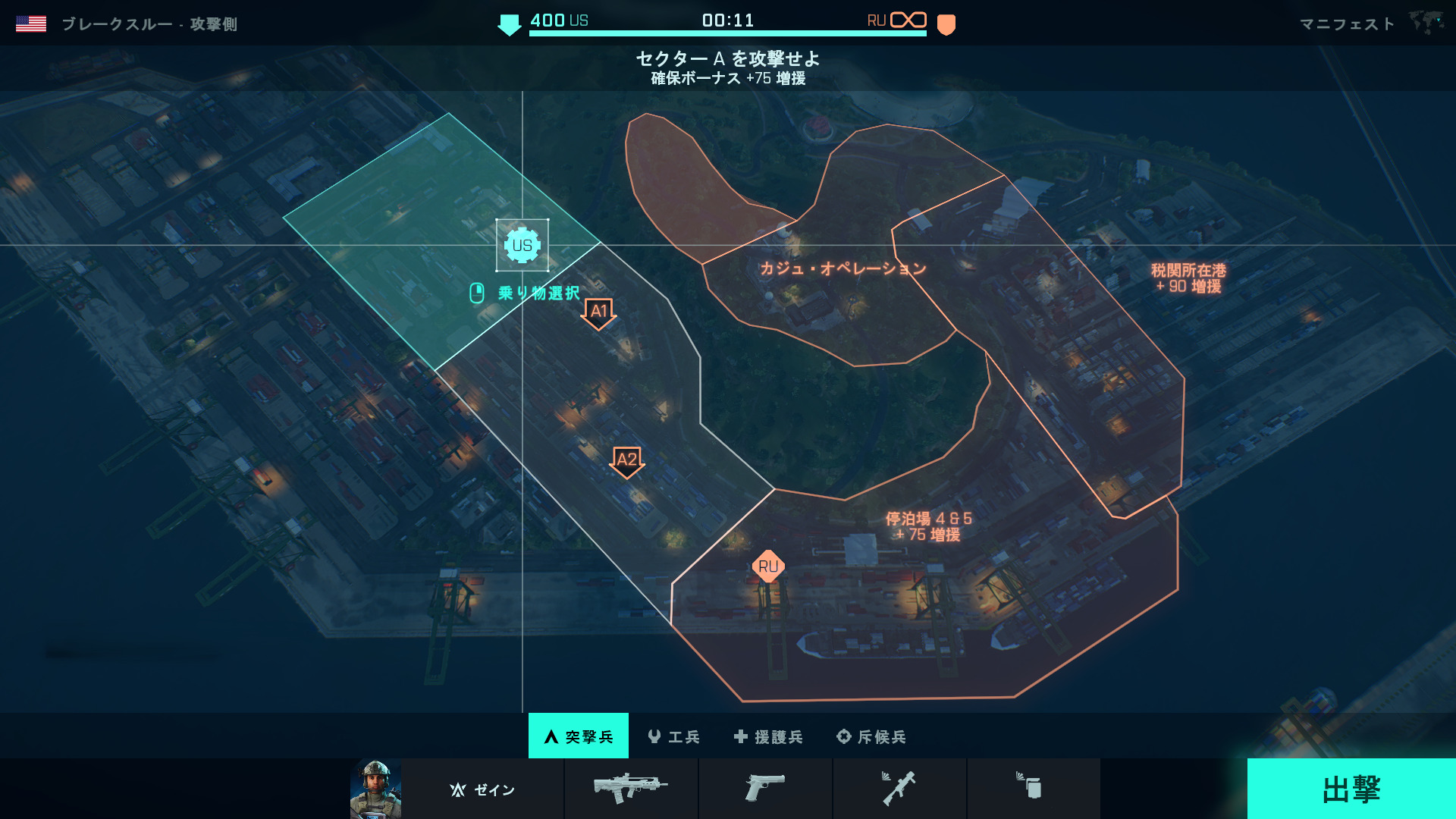Open the ゼイン specialist selection
The height and width of the screenshot is (819, 1456).
482,789
